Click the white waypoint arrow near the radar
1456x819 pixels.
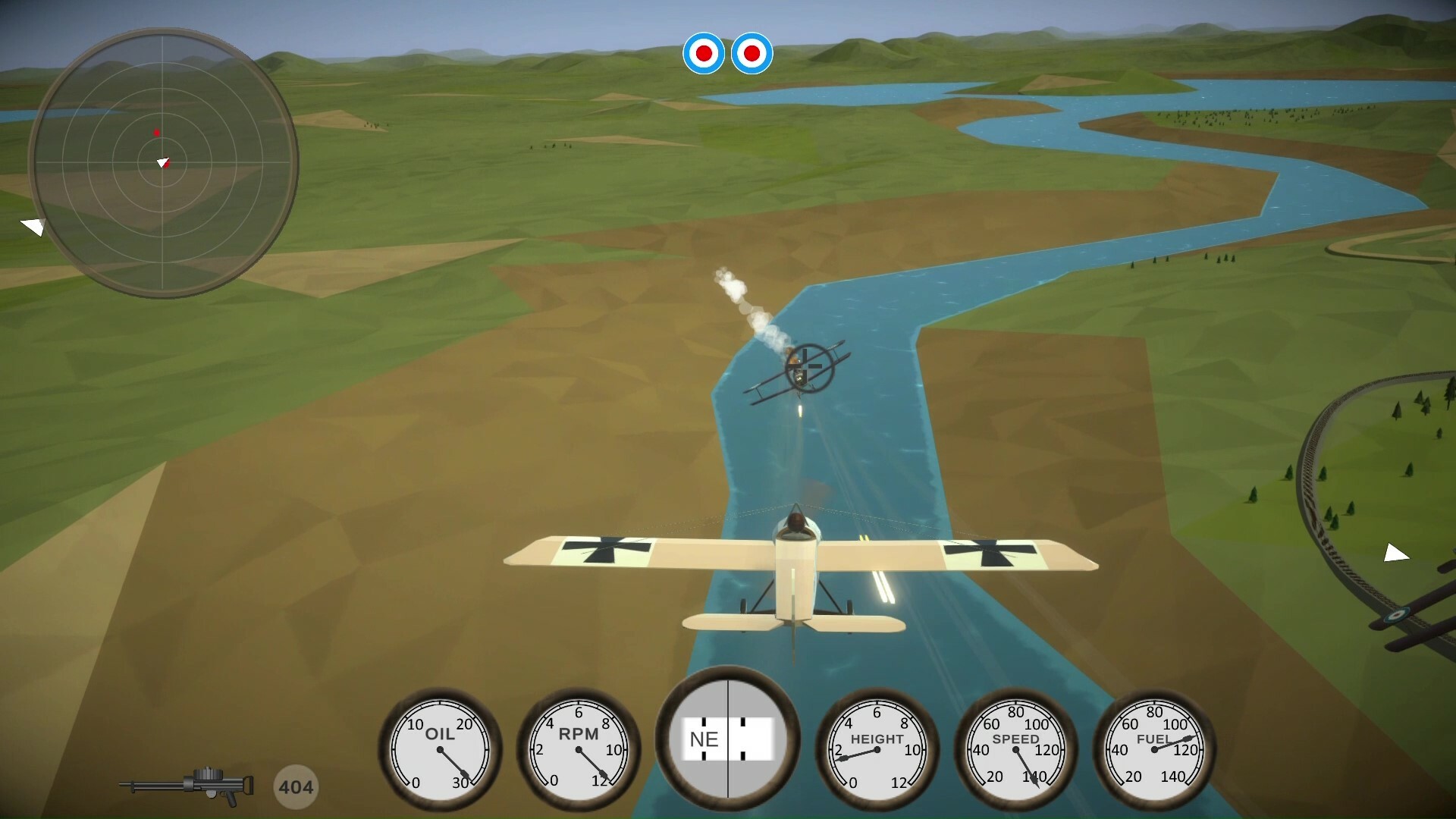34,225
